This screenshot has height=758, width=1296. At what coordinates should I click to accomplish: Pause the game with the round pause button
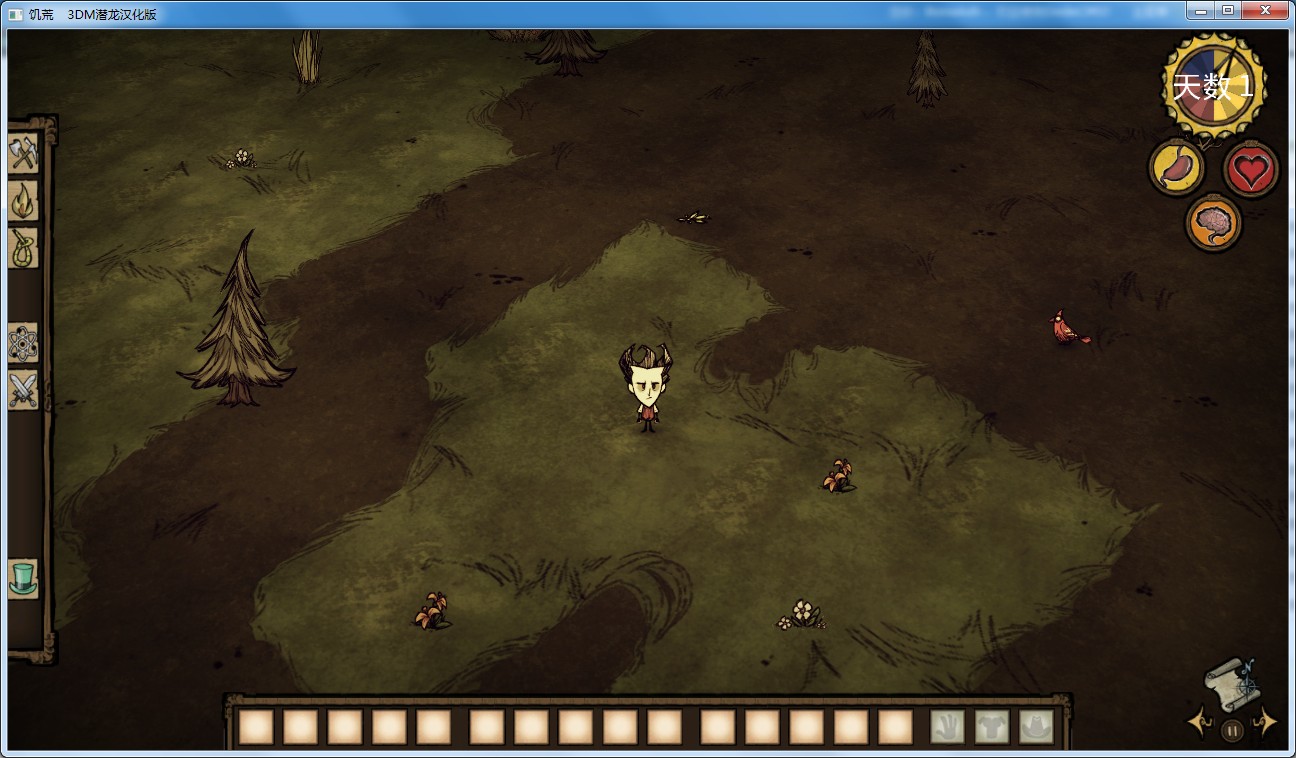(1232, 731)
